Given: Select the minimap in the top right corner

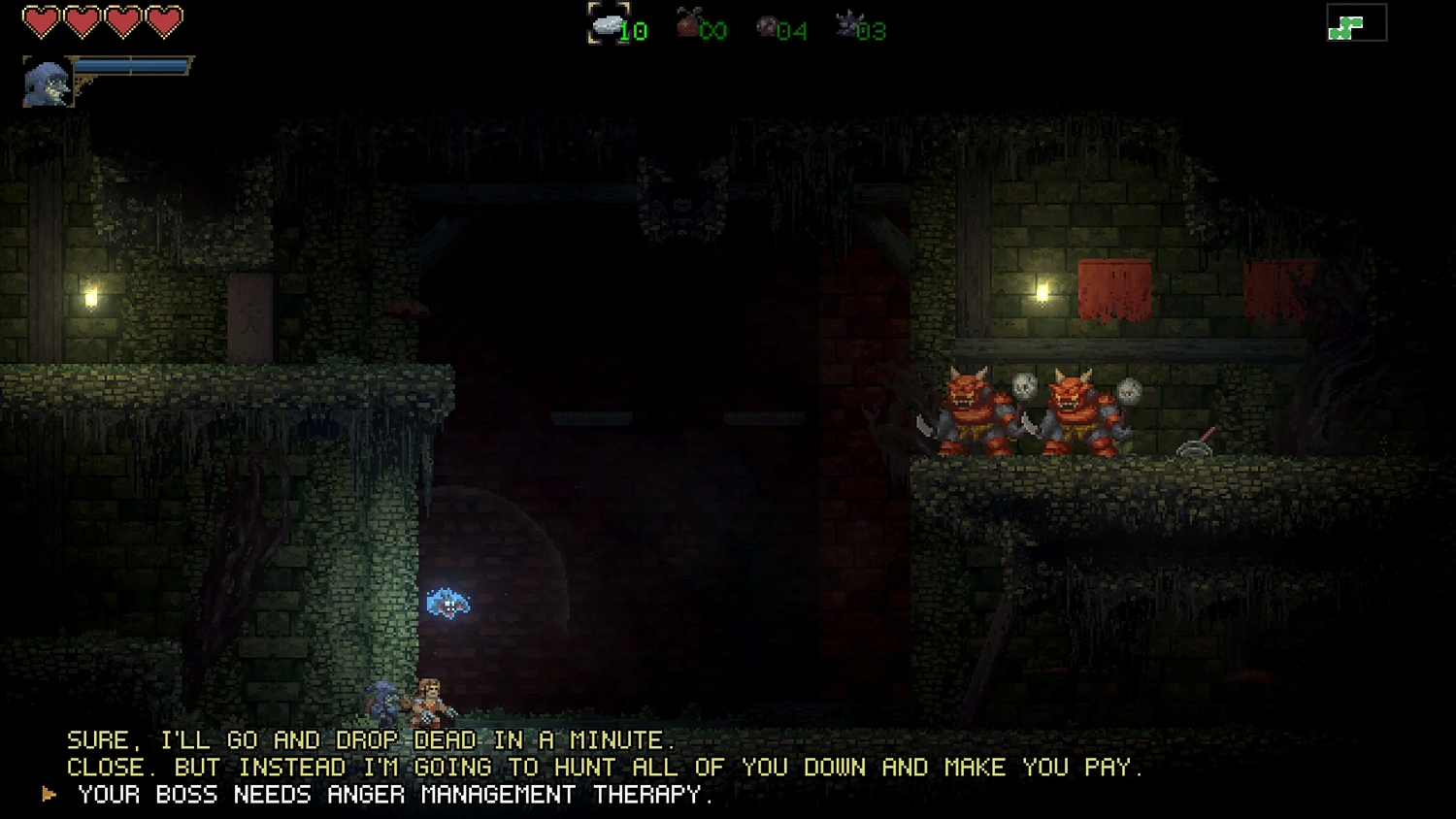Looking at the screenshot, I should click(x=1358, y=24).
